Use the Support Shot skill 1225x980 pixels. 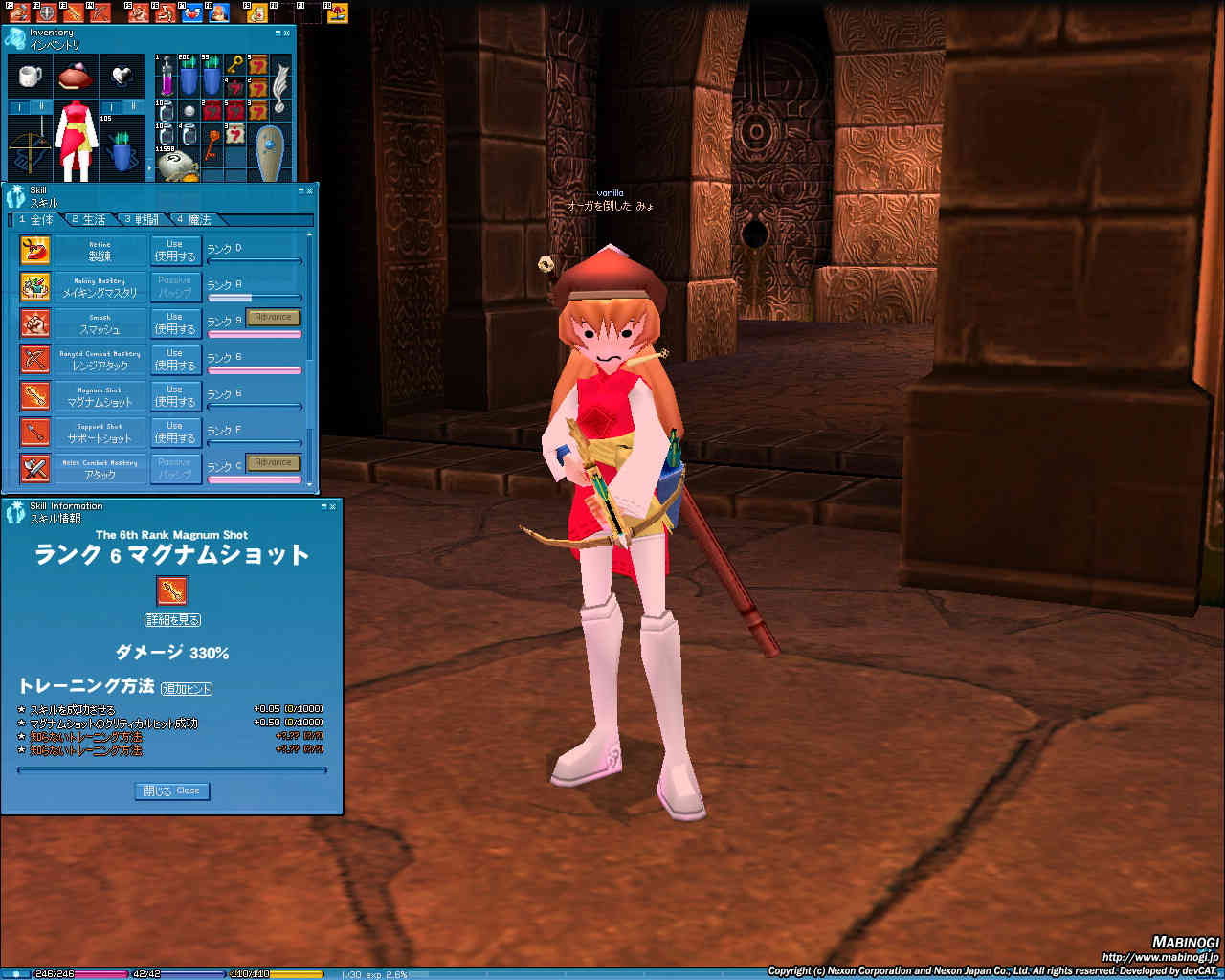[x=175, y=433]
